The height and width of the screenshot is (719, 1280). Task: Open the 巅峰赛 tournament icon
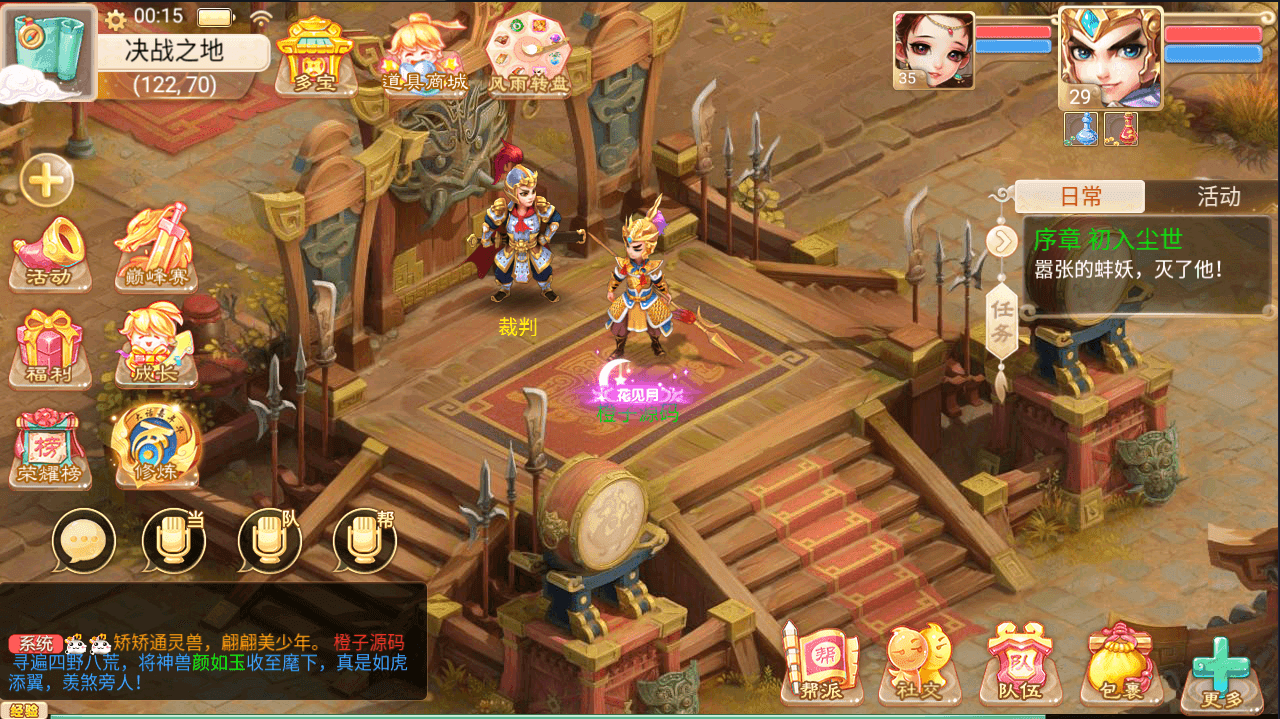155,248
